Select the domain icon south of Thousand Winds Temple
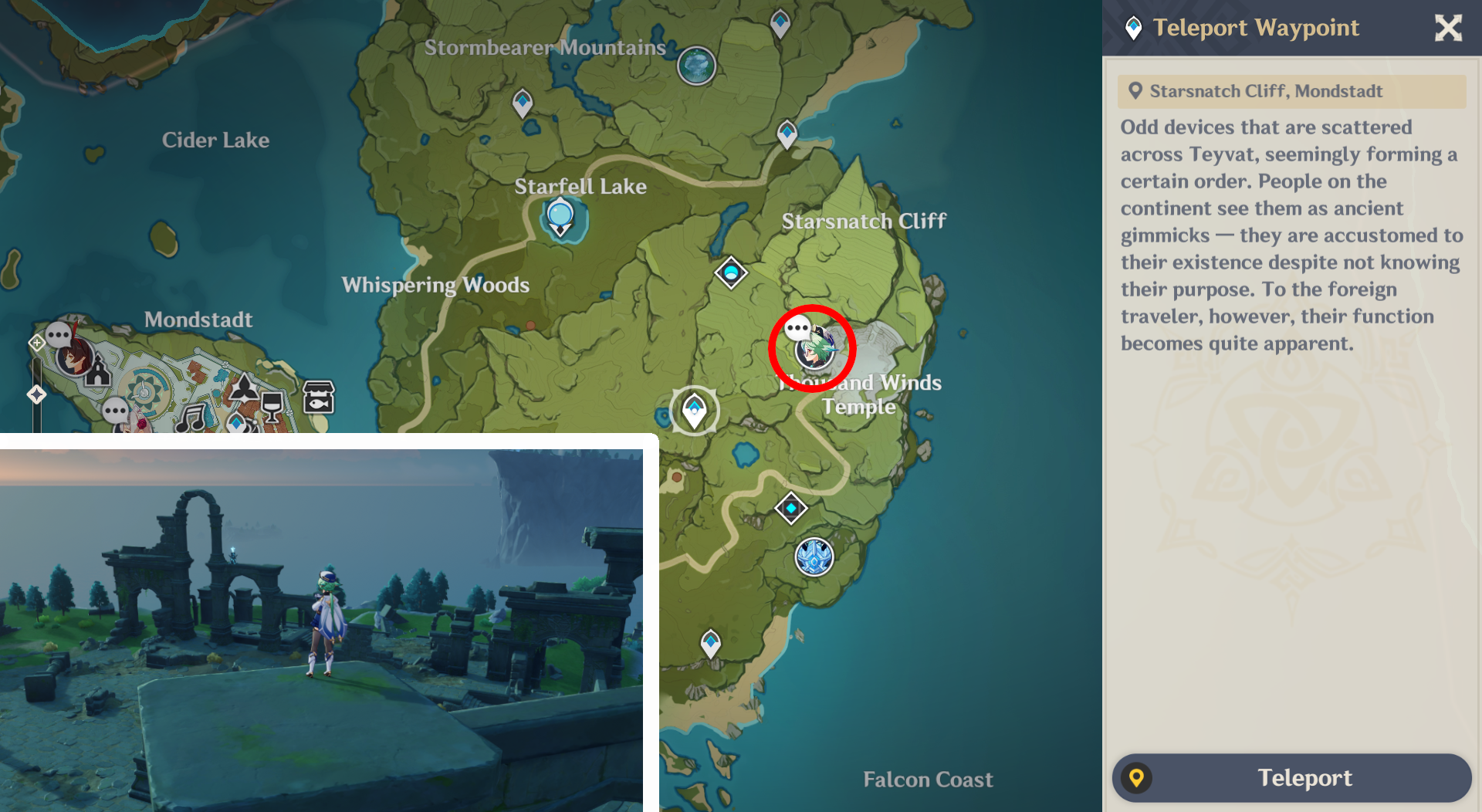Screen dimensions: 1482x812 tap(791, 508)
